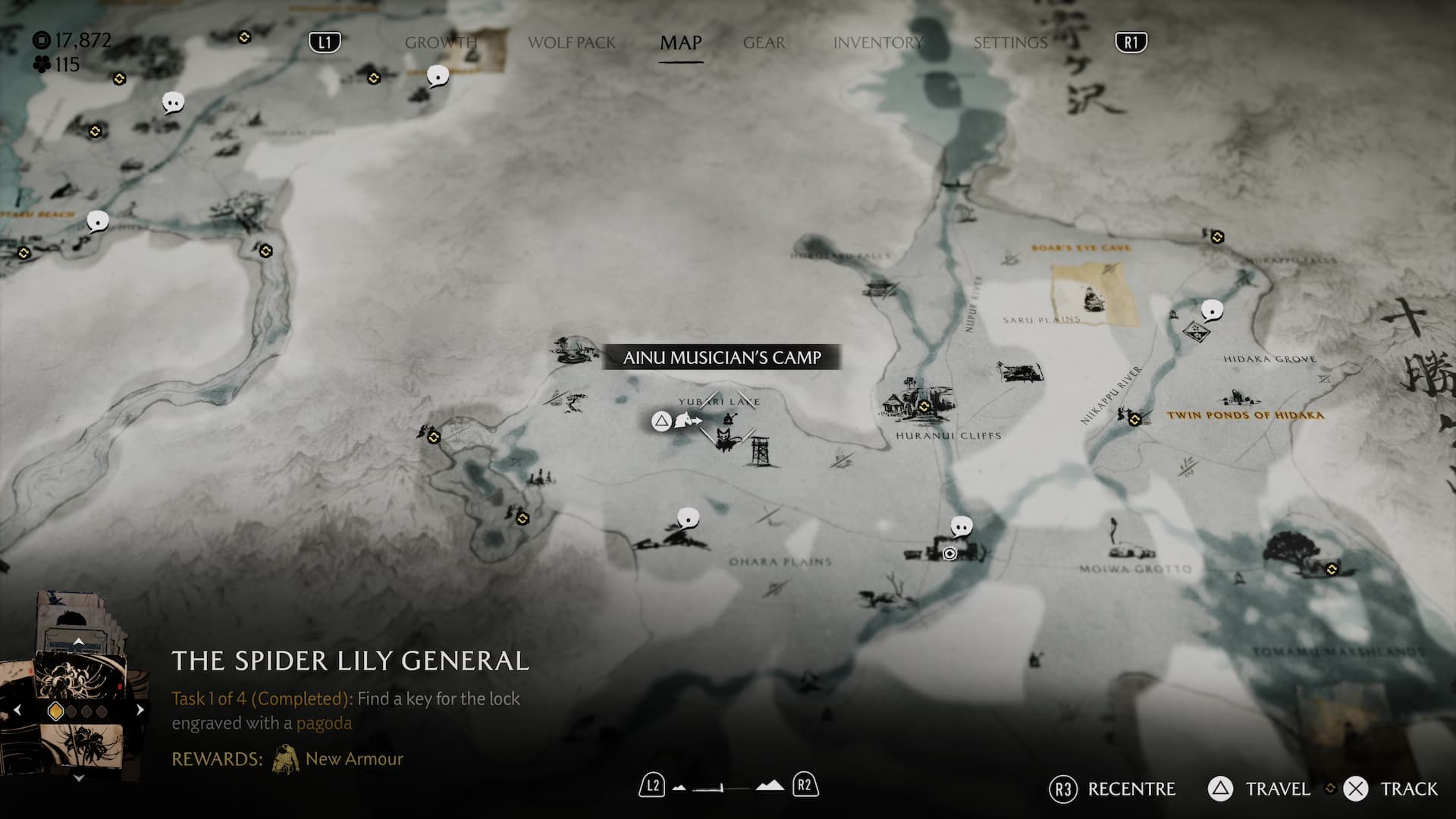The height and width of the screenshot is (819, 1456).
Task: Switch to the Growth tab
Action: (441, 42)
